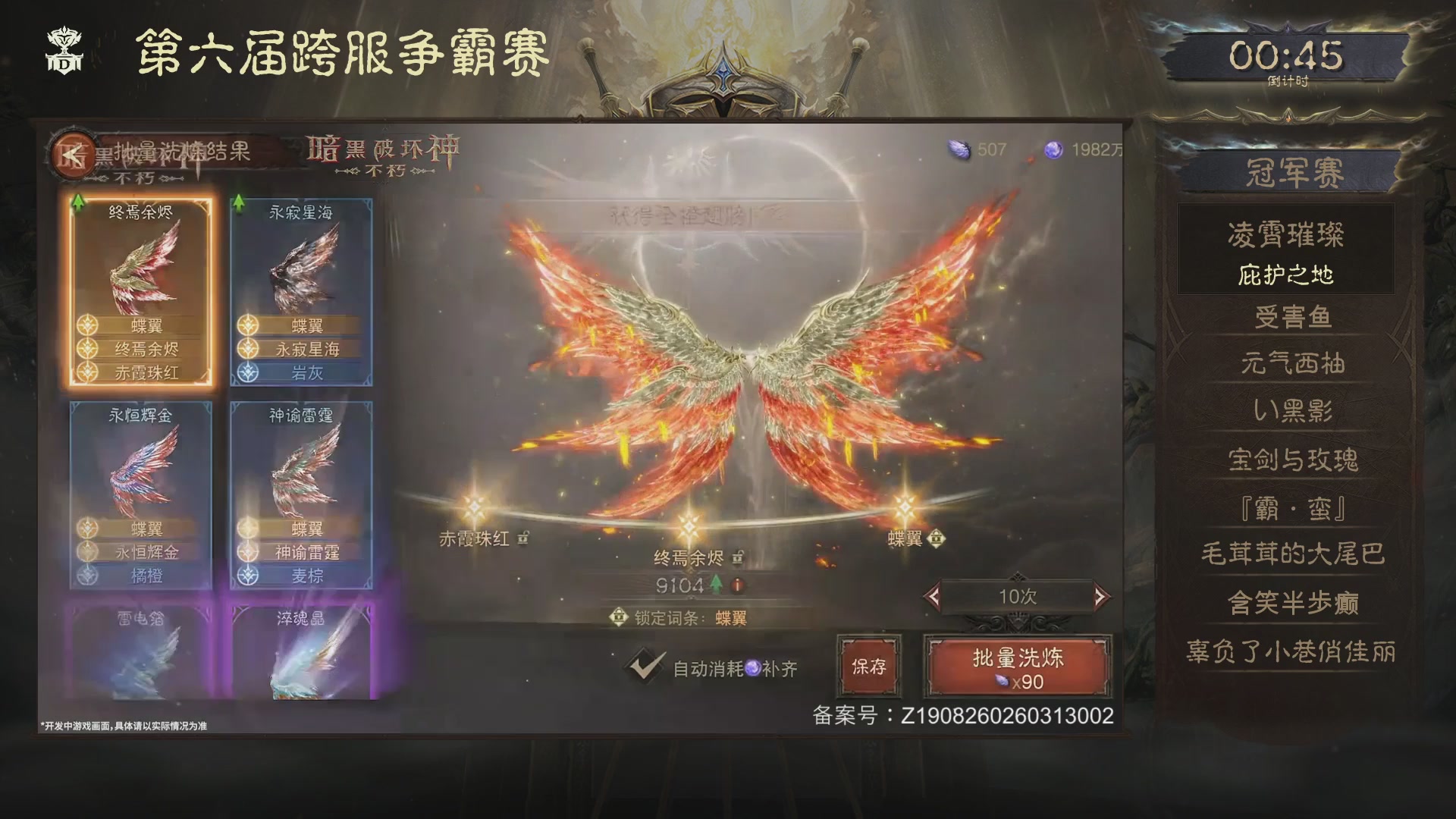Uncheck the 自动消耗补齐 checkbox

pyautogui.click(x=645, y=666)
